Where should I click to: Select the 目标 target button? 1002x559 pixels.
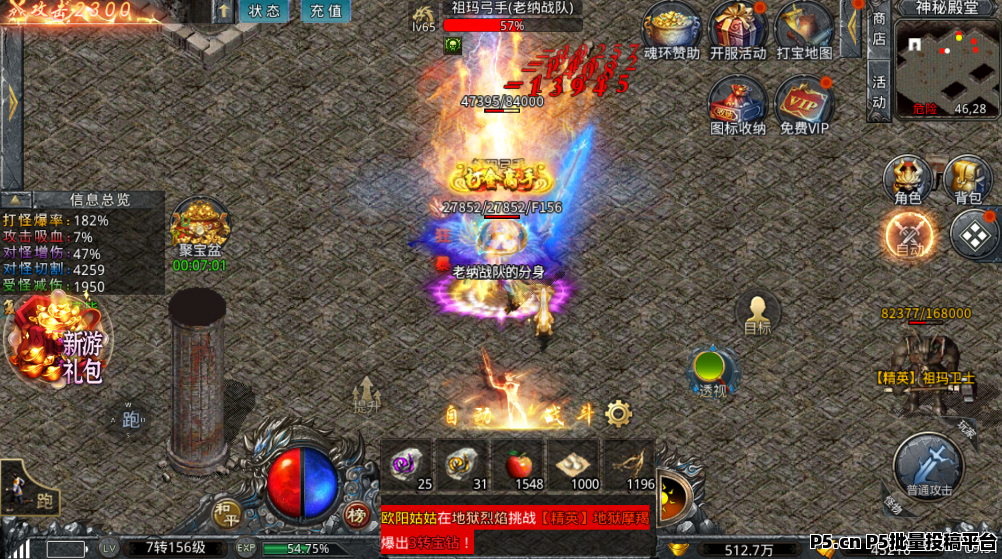coord(758,312)
